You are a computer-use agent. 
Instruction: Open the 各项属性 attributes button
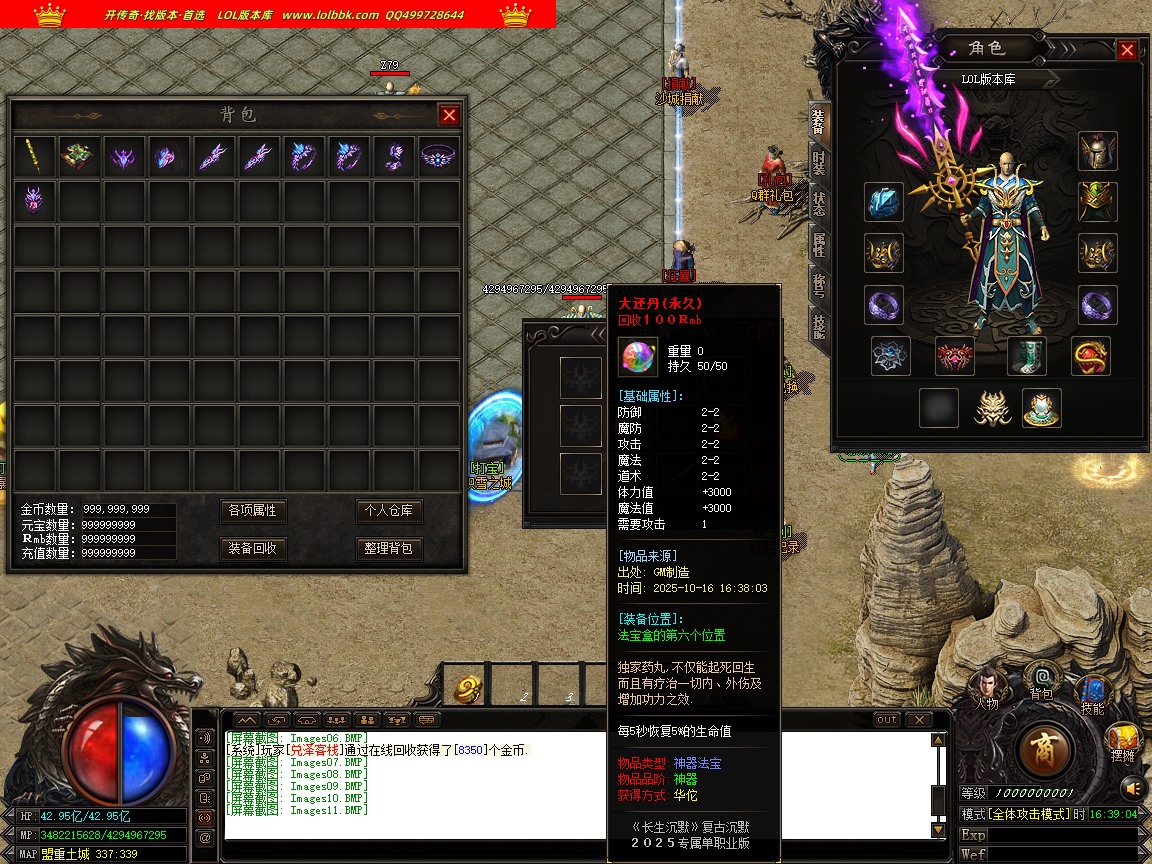tap(252, 511)
